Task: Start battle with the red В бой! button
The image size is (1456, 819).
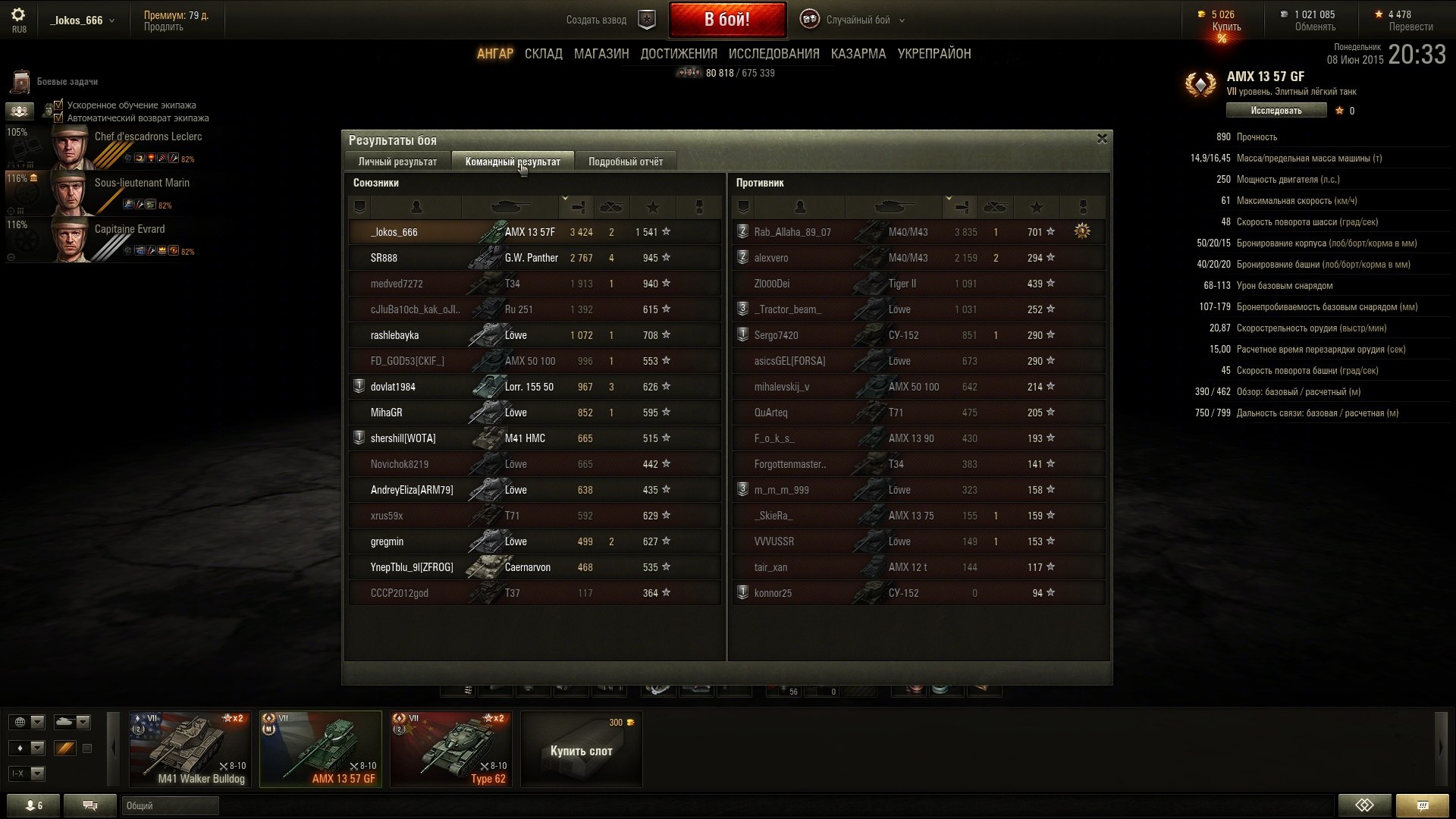Action: pyautogui.click(x=726, y=20)
